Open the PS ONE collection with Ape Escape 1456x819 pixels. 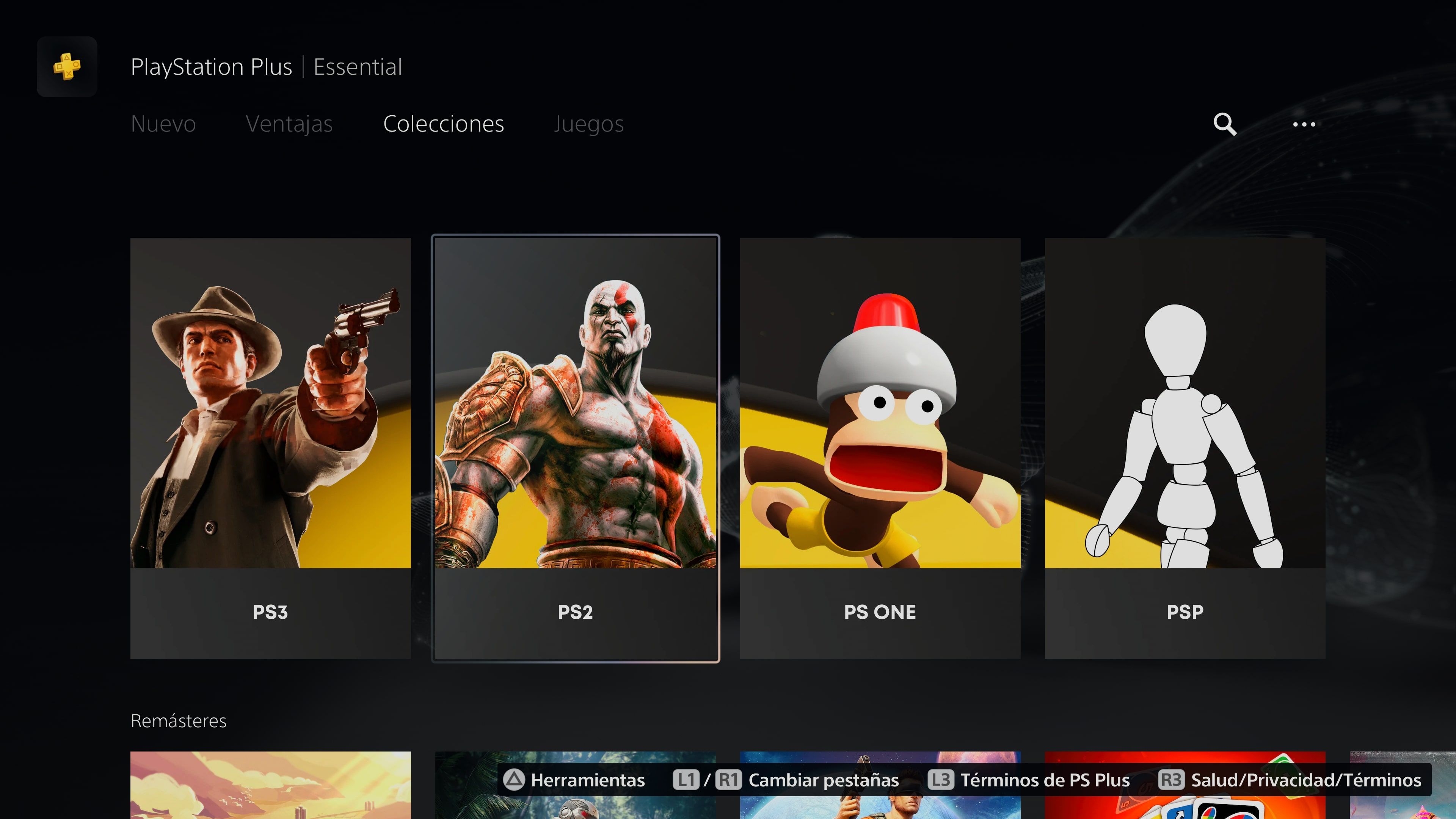tap(880, 449)
